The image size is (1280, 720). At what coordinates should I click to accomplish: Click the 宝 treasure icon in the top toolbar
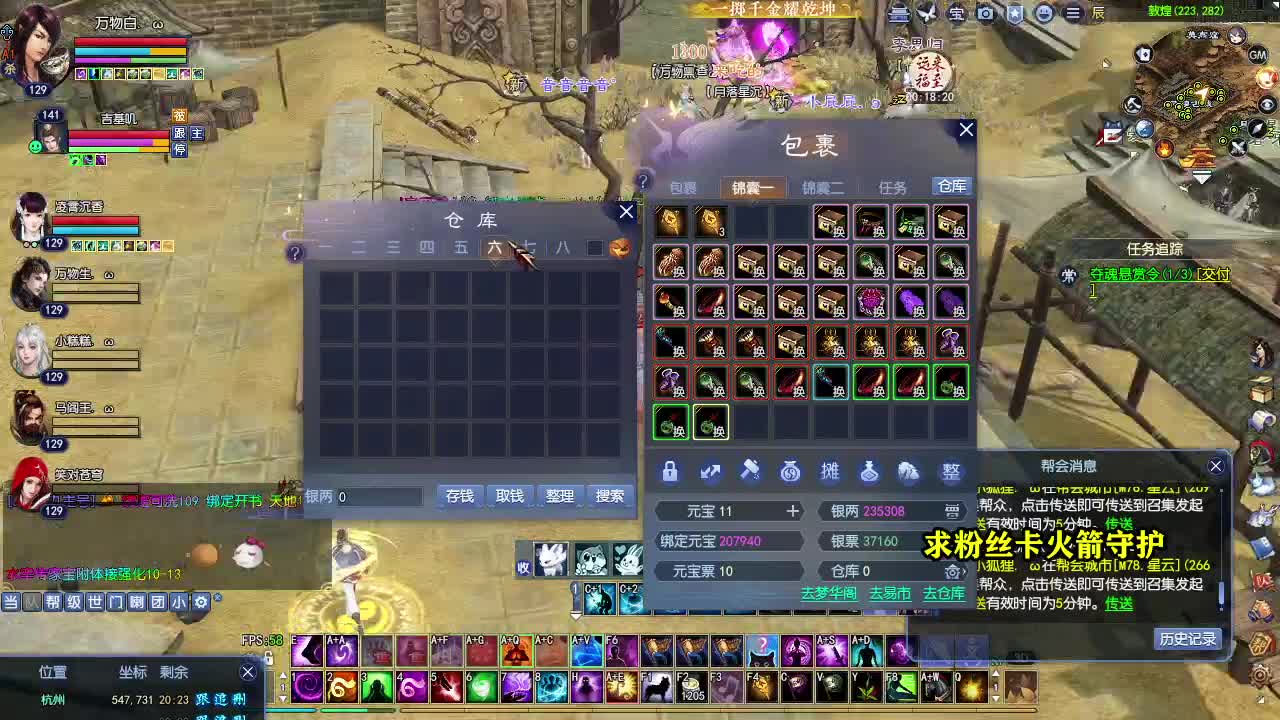957,14
